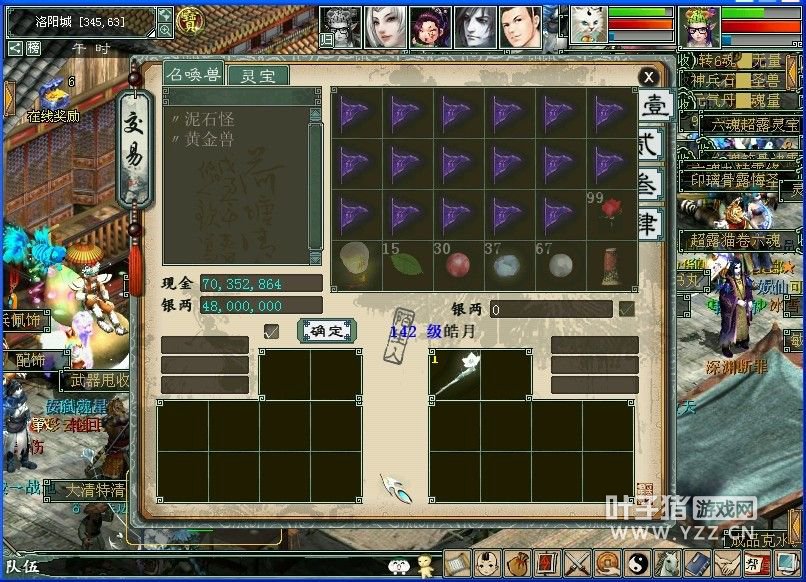The image size is (806, 582).
Task: Open the bag from the bottom toolbar
Action: click(x=517, y=563)
